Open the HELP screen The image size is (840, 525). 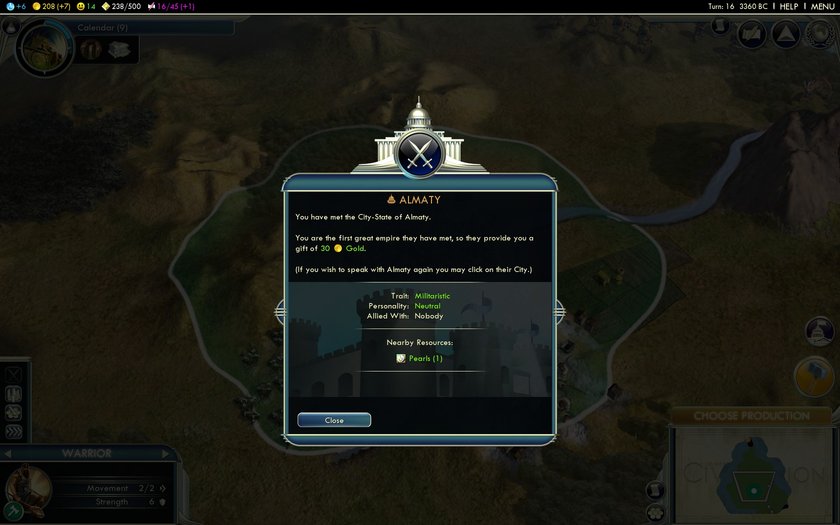789,6
